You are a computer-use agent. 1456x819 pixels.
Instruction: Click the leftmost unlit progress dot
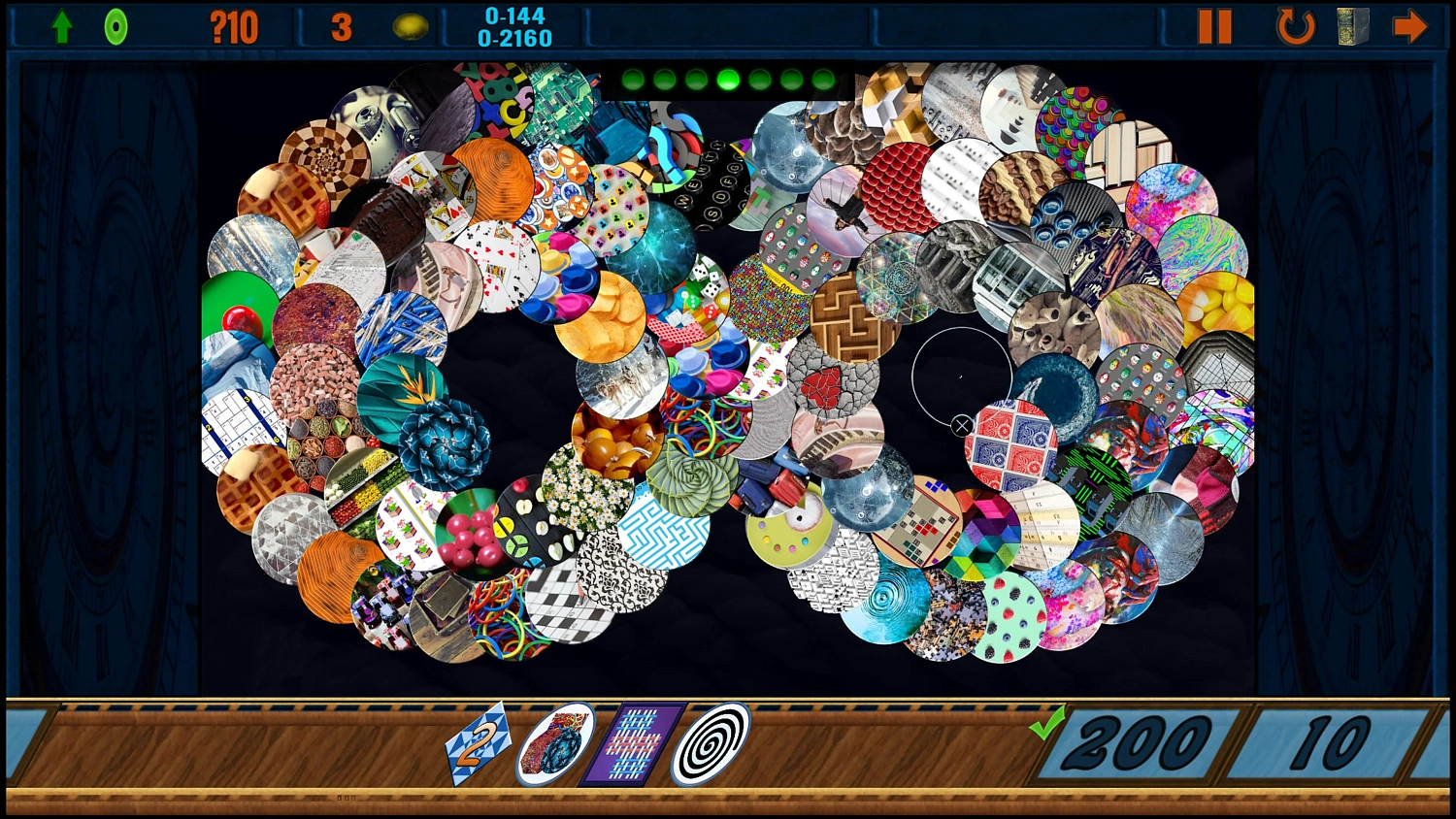click(633, 78)
